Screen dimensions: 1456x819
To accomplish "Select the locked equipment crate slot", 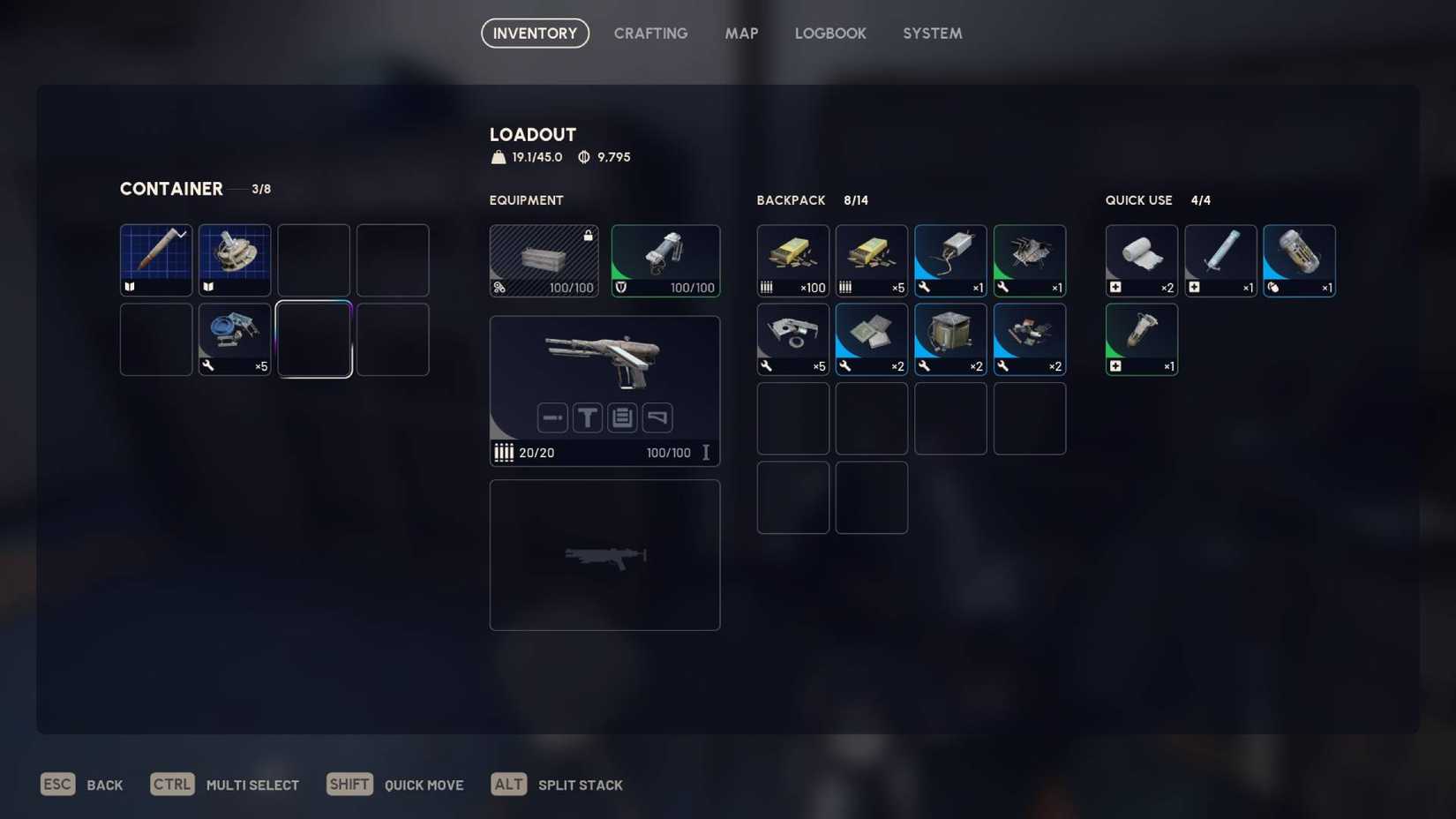I will (544, 259).
